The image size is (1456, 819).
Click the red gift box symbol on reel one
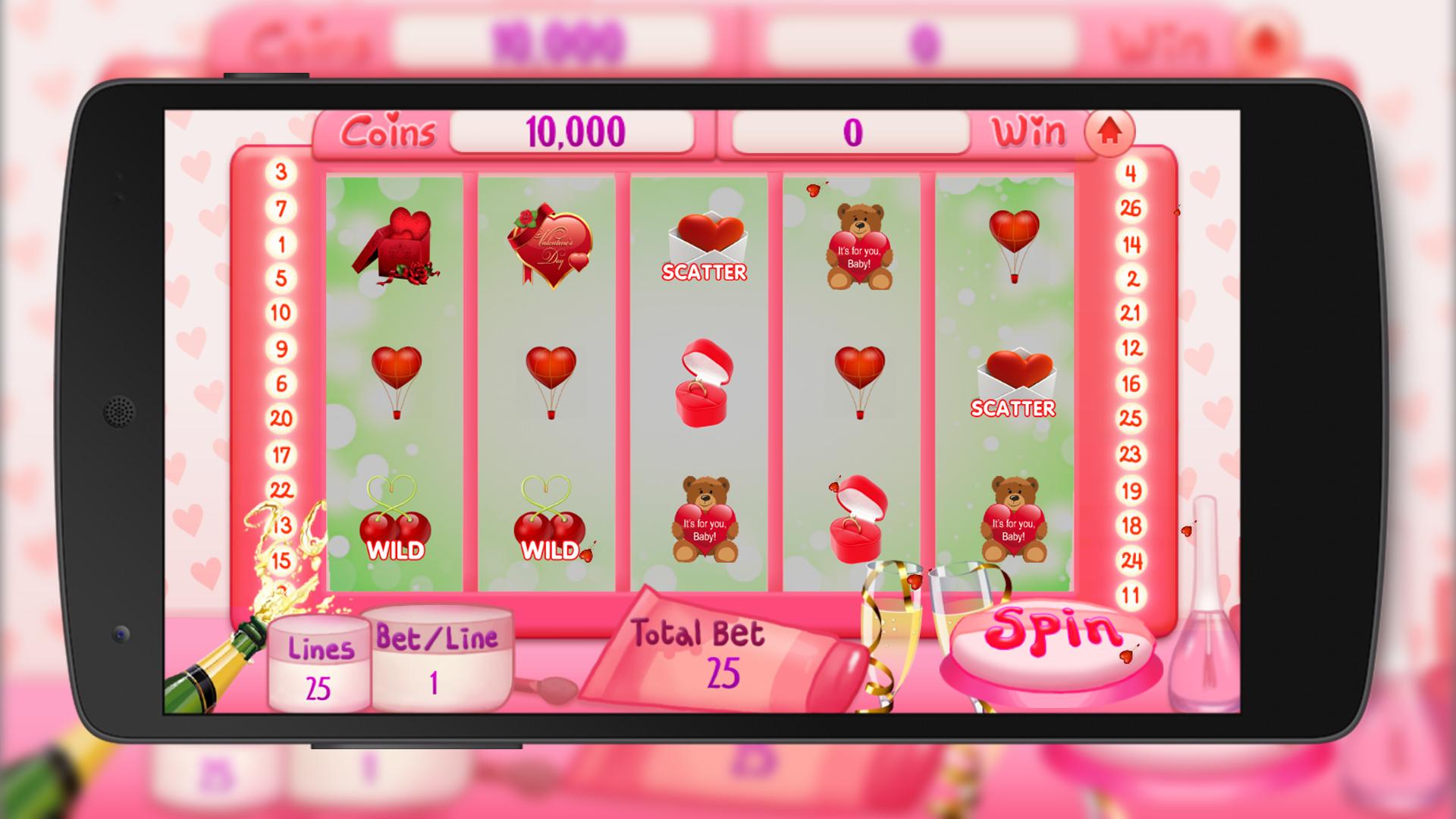point(396,243)
